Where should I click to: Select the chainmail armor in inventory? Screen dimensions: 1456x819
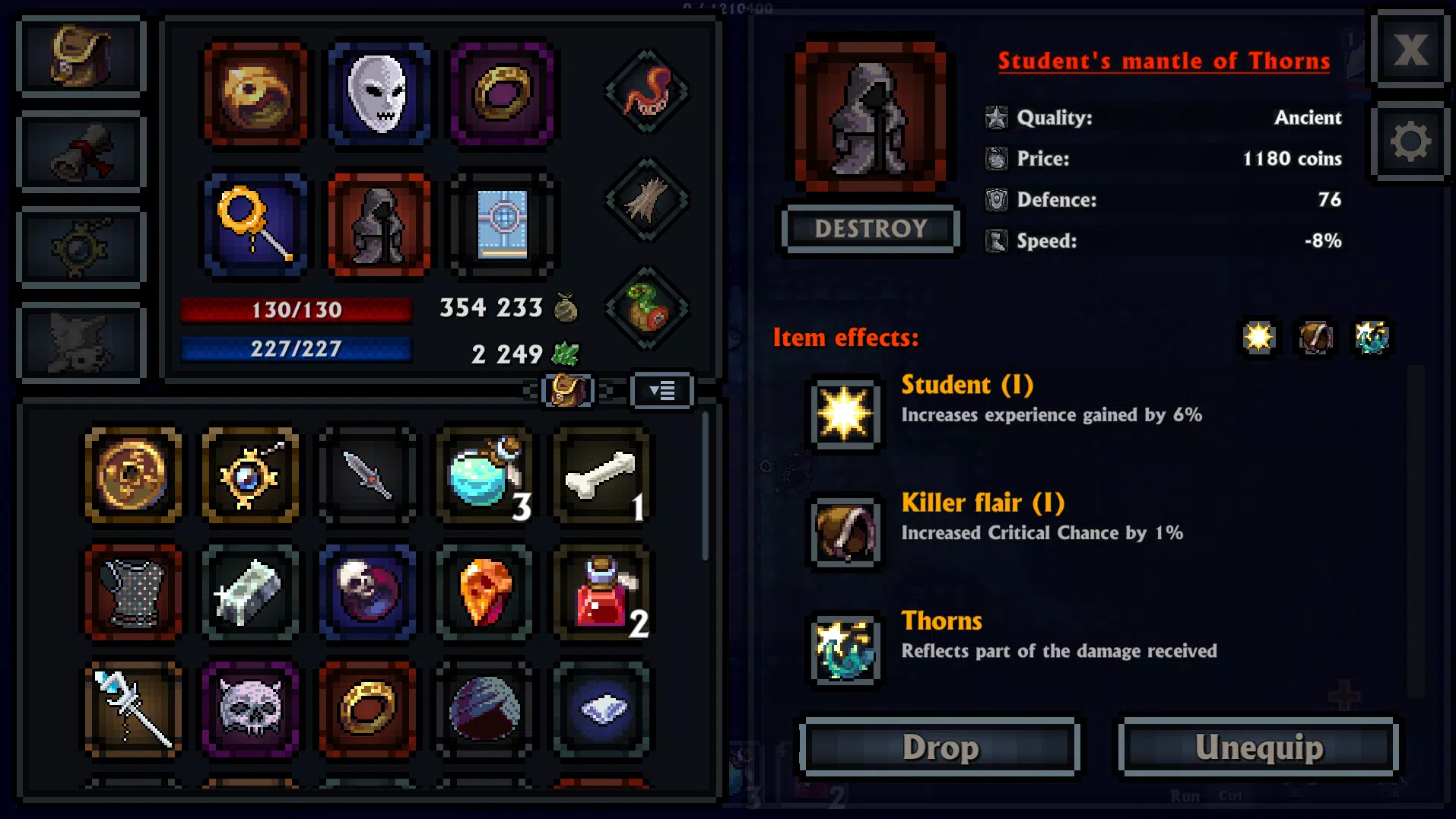coord(134,593)
